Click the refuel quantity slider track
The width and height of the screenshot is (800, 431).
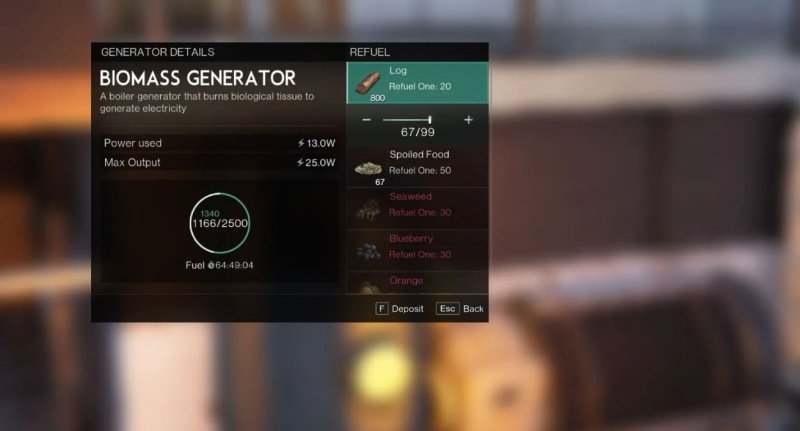tap(408, 120)
